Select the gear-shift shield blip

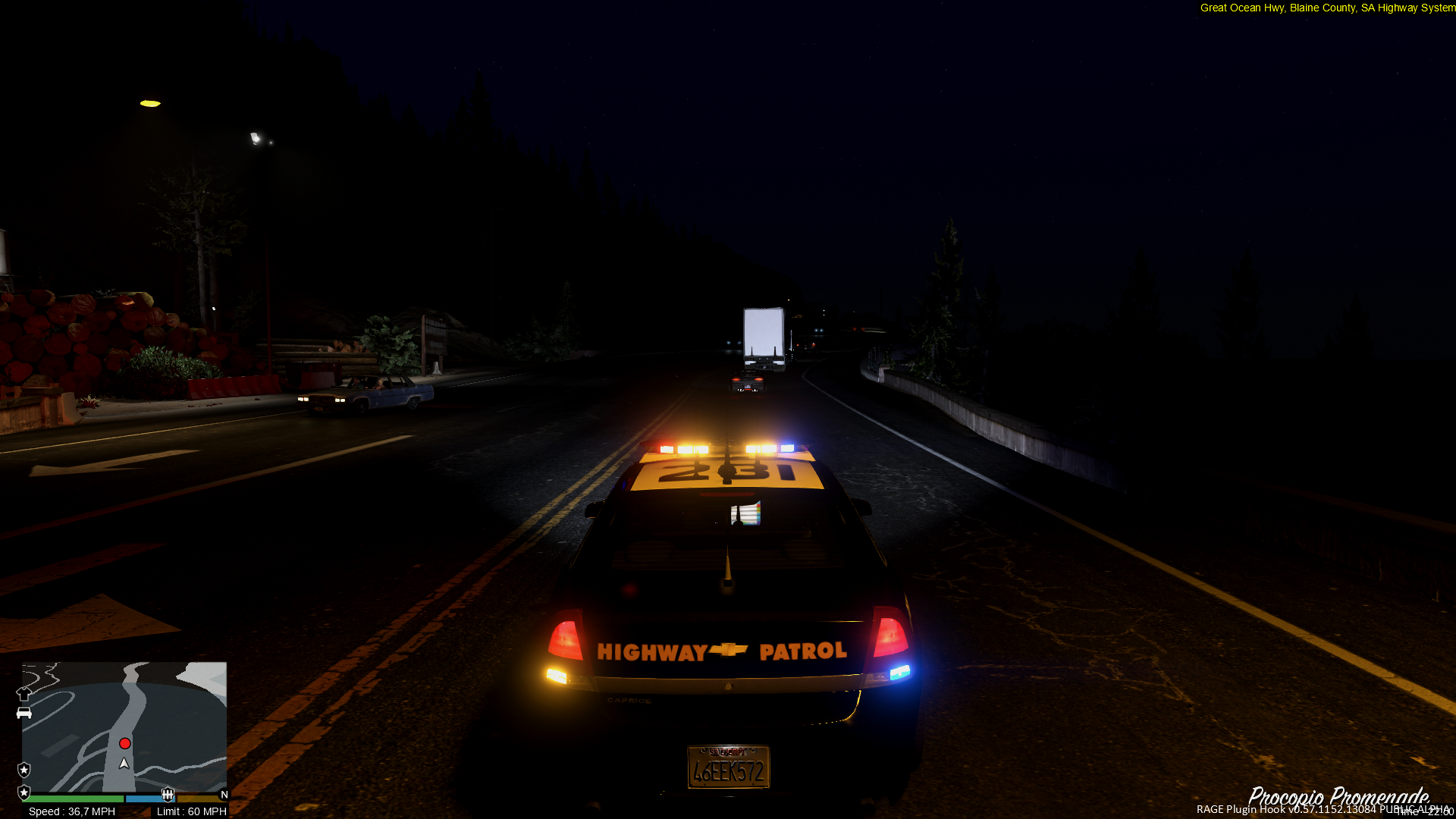(168, 794)
